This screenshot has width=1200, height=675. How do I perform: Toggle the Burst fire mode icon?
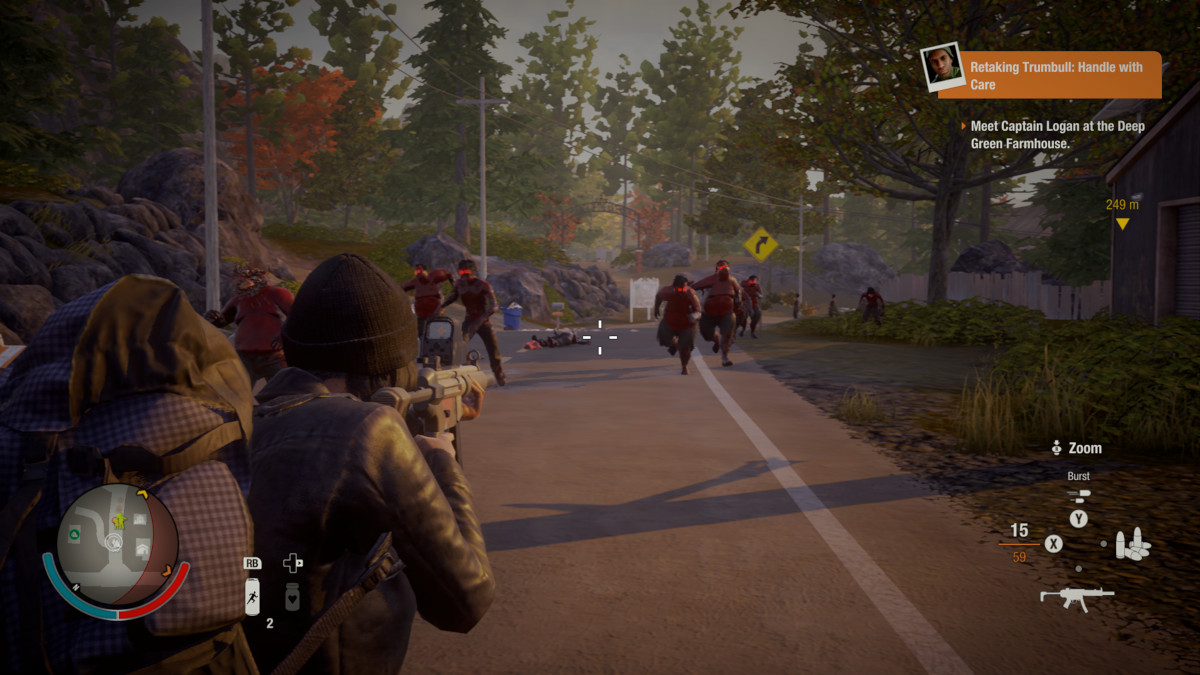1078,495
